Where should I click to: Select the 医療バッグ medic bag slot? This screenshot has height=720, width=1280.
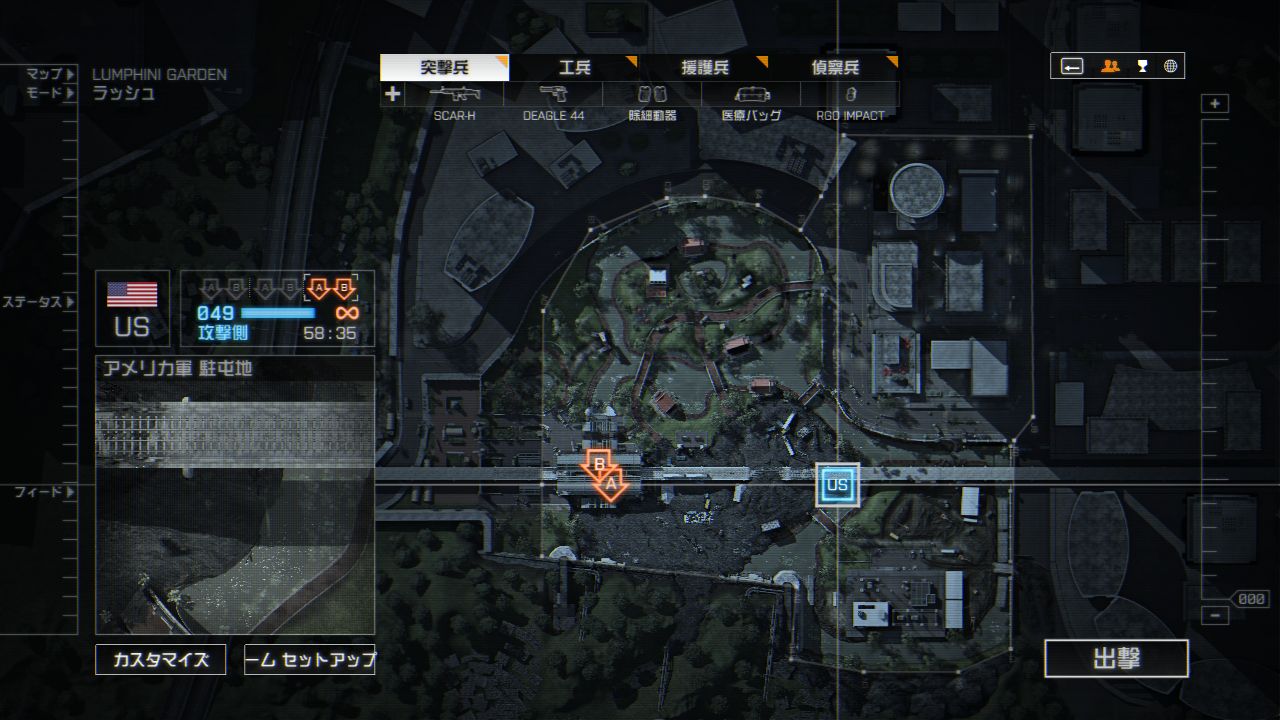click(x=751, y=100)
